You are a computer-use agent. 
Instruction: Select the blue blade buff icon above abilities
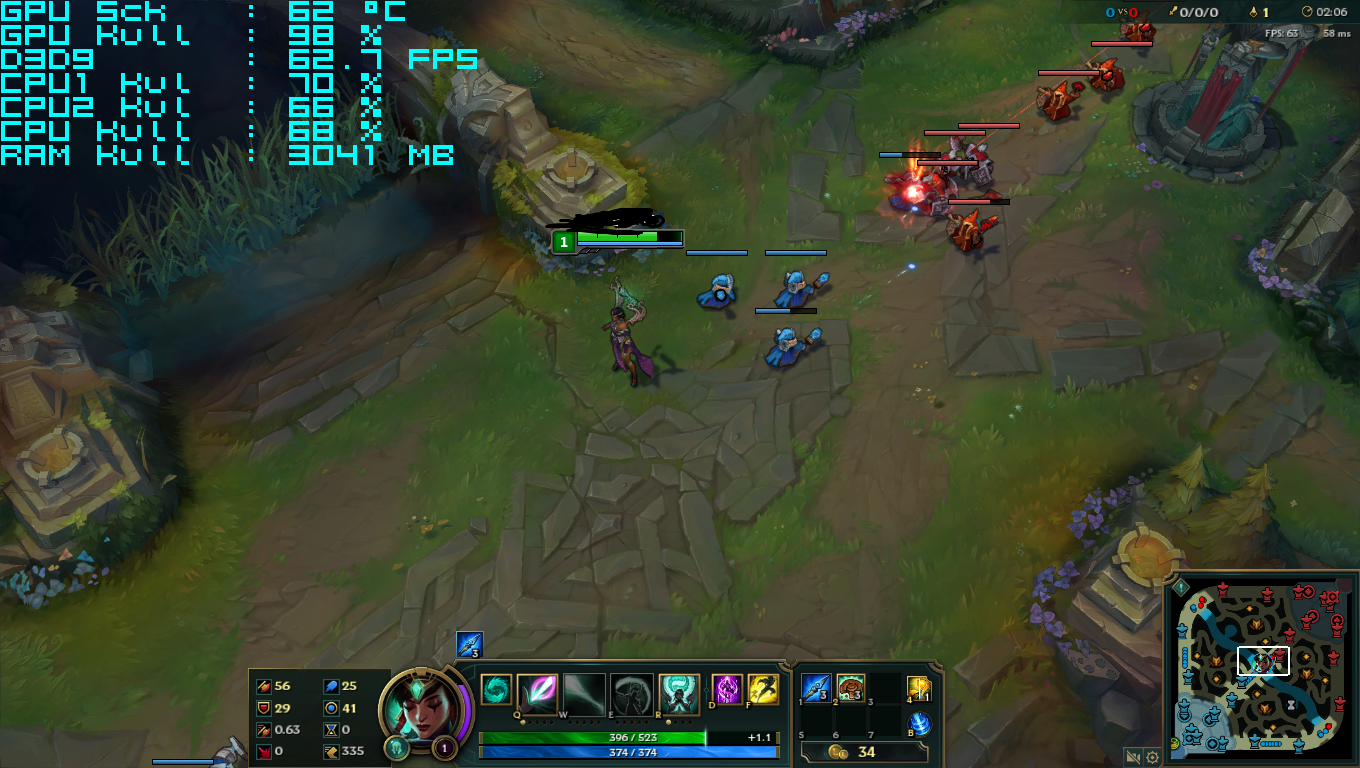click(x=469, y=645)
